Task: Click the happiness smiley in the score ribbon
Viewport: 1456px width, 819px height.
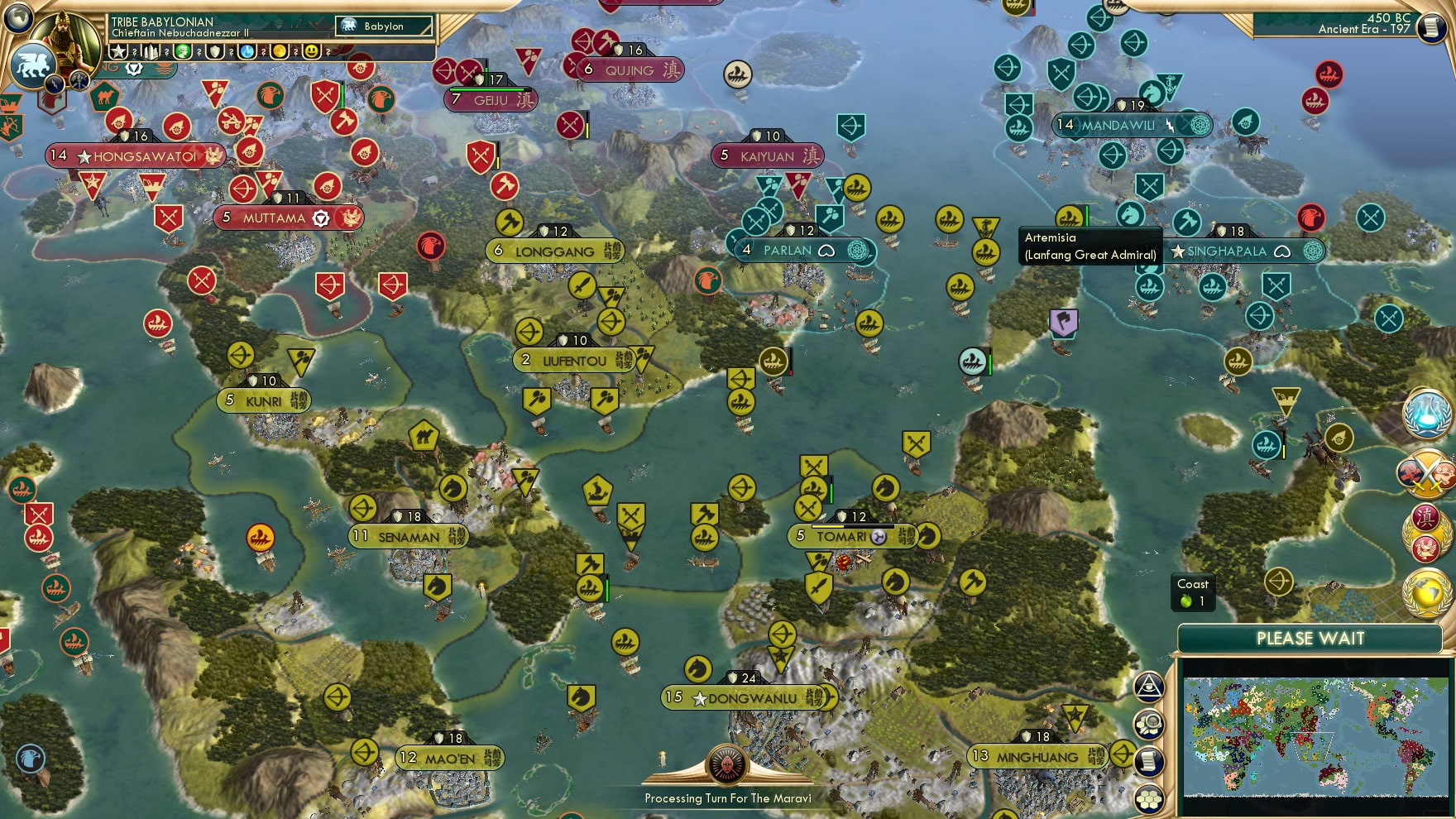Action: pyautogui.click(x=311, y=51)
